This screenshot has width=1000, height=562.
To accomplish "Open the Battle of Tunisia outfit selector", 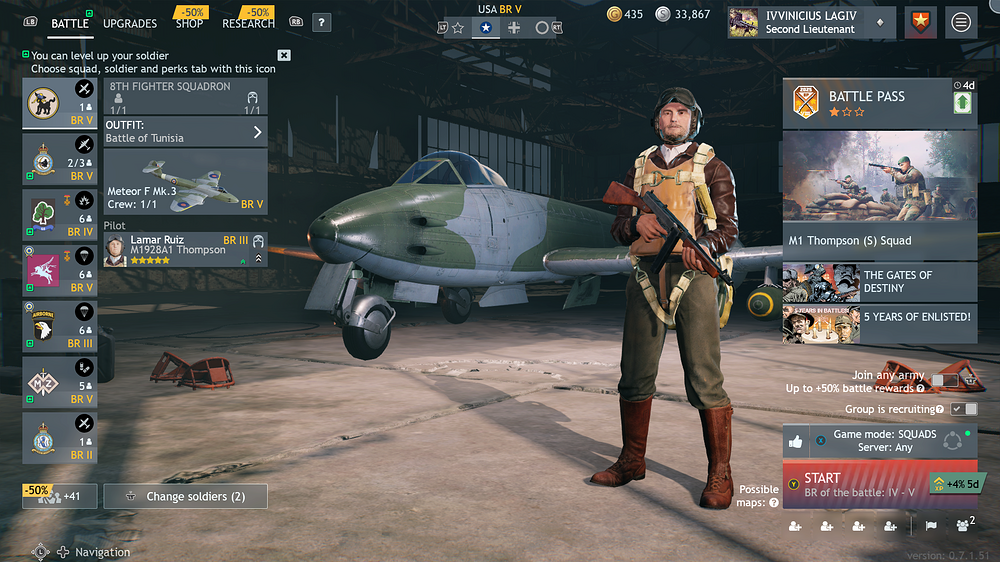I will (x=185, y=131).
